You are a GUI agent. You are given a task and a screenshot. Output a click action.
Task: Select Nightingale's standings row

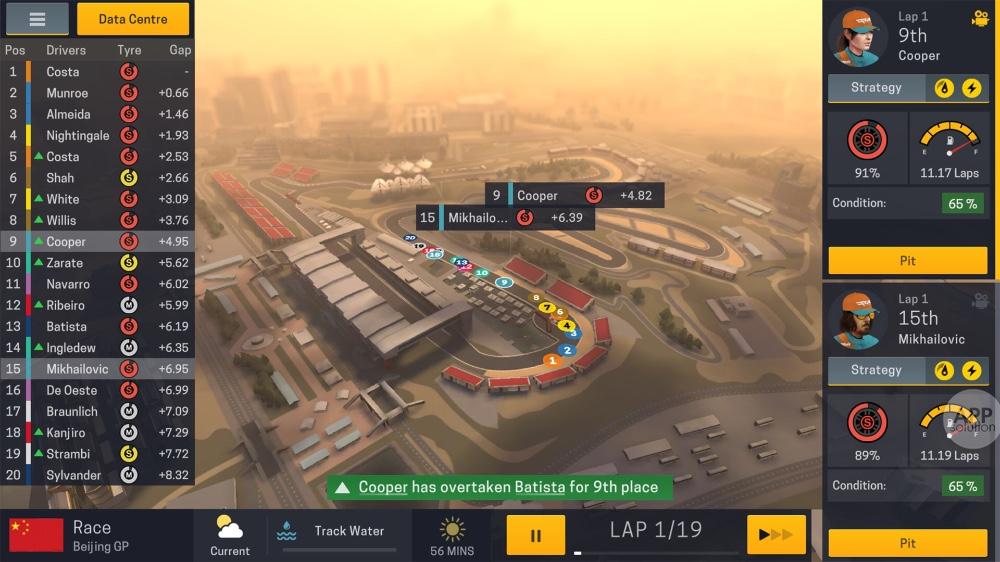[97, 135]
